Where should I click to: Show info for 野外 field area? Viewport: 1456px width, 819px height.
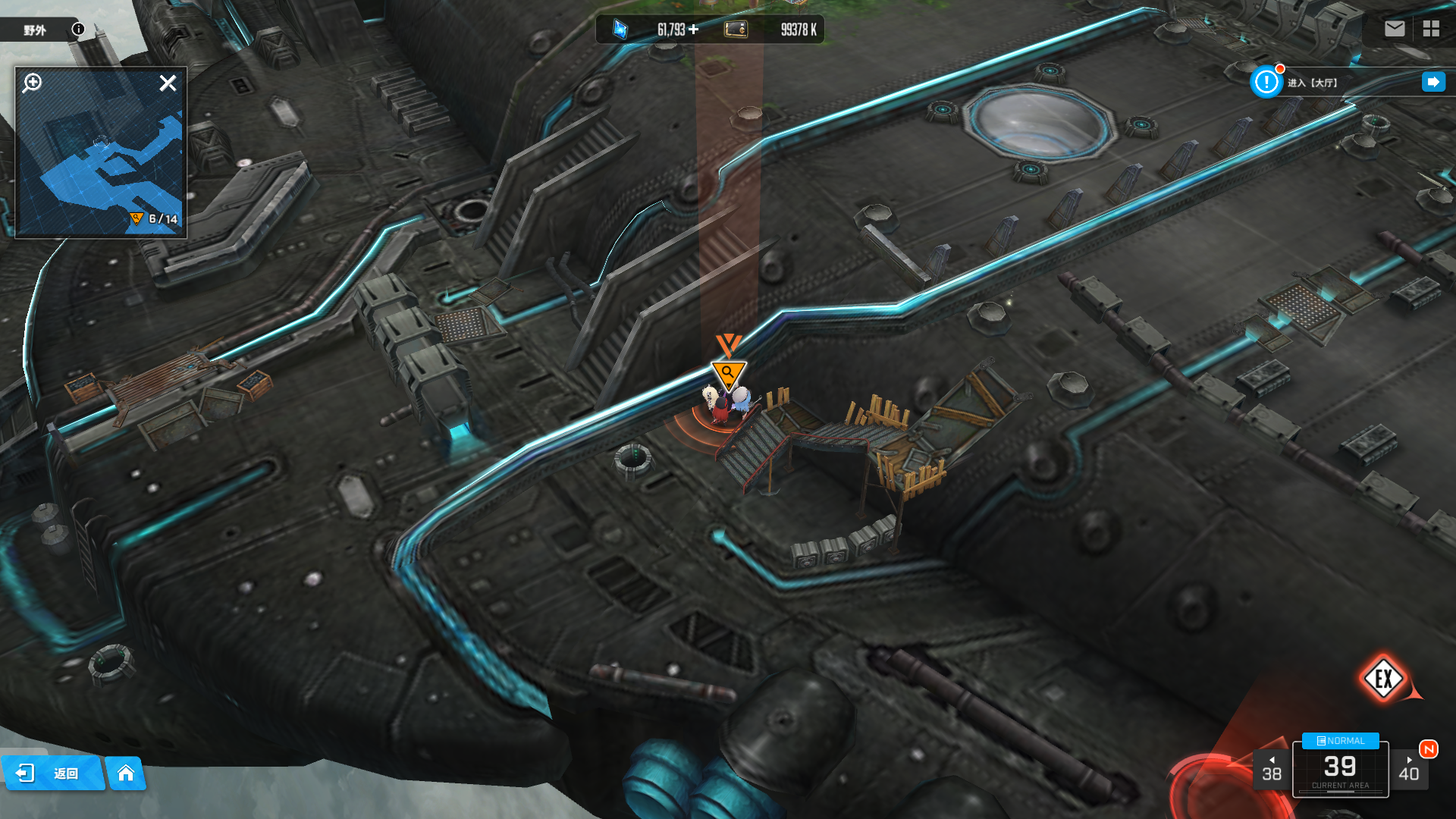[x=78, y=30]
